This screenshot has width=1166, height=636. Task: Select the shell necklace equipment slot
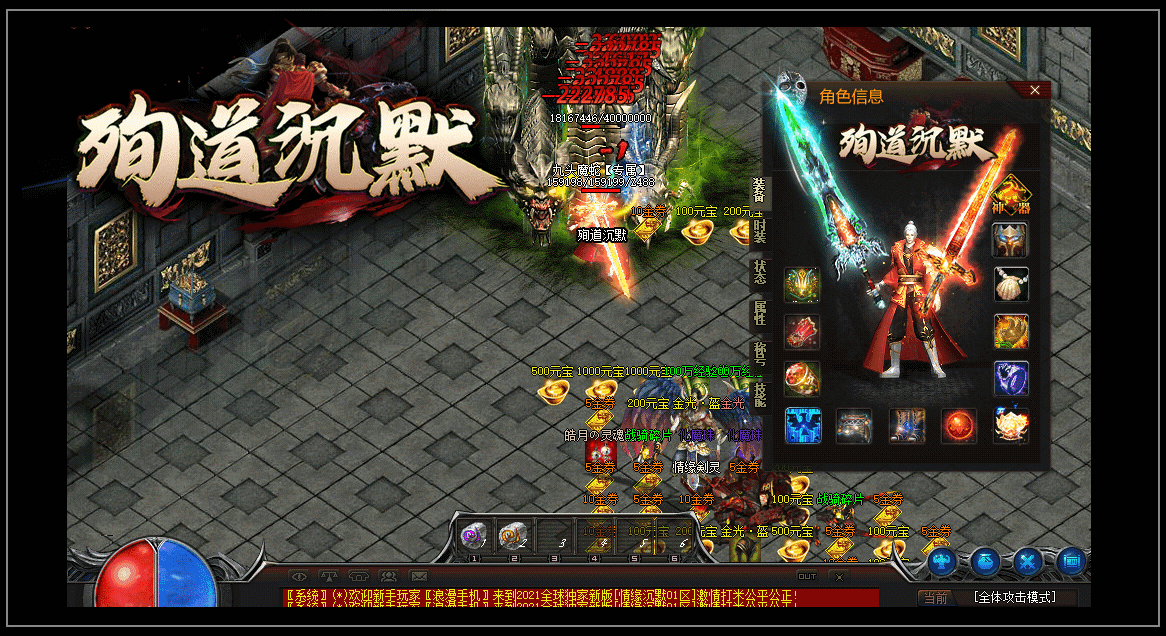(1011, 285)
